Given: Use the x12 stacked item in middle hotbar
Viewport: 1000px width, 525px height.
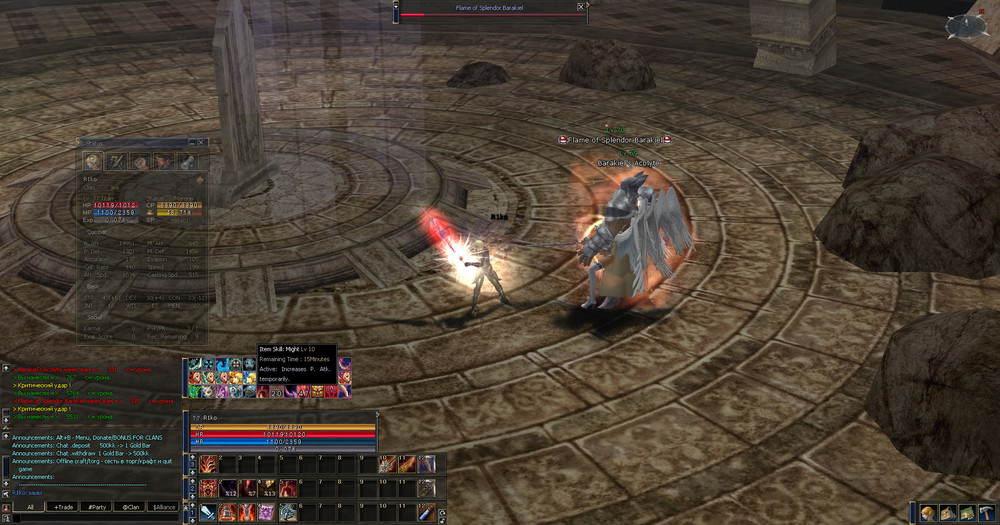Looking at the screenshot, I should click(x=227, y=488).
